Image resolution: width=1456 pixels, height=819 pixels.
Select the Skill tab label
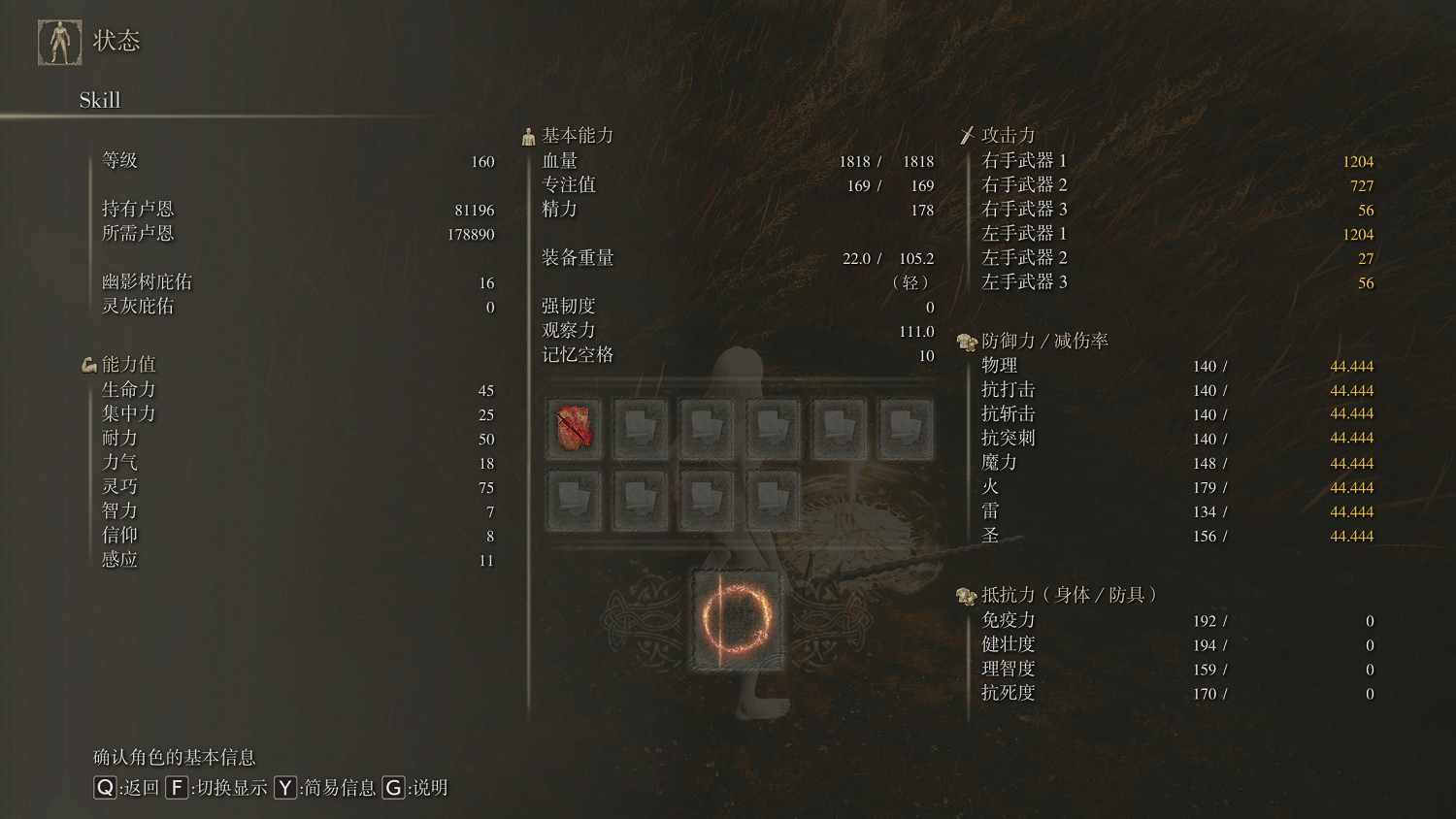coord(100,100)
